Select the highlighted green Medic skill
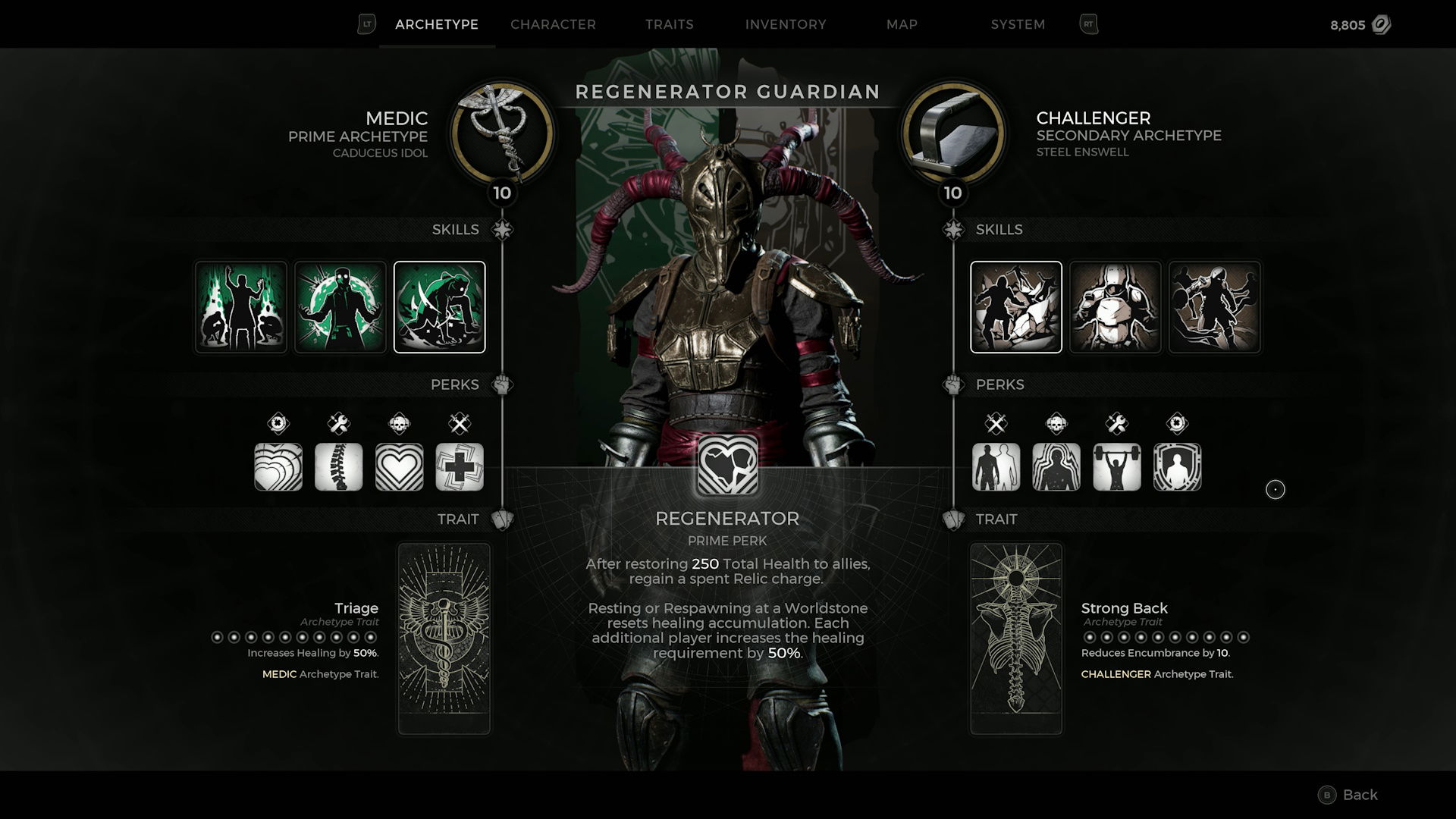 439,307
